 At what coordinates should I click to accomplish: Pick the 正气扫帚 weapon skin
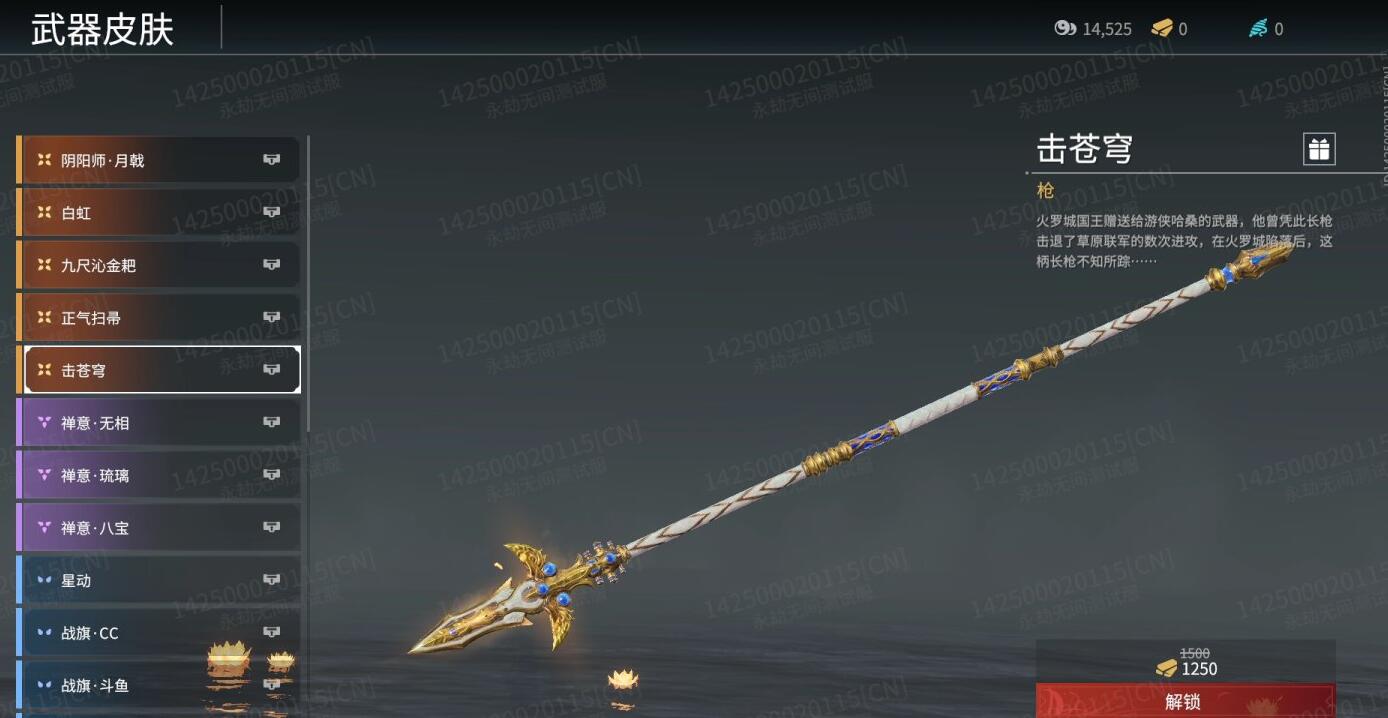pyautogui.click(x=158, y=318)
